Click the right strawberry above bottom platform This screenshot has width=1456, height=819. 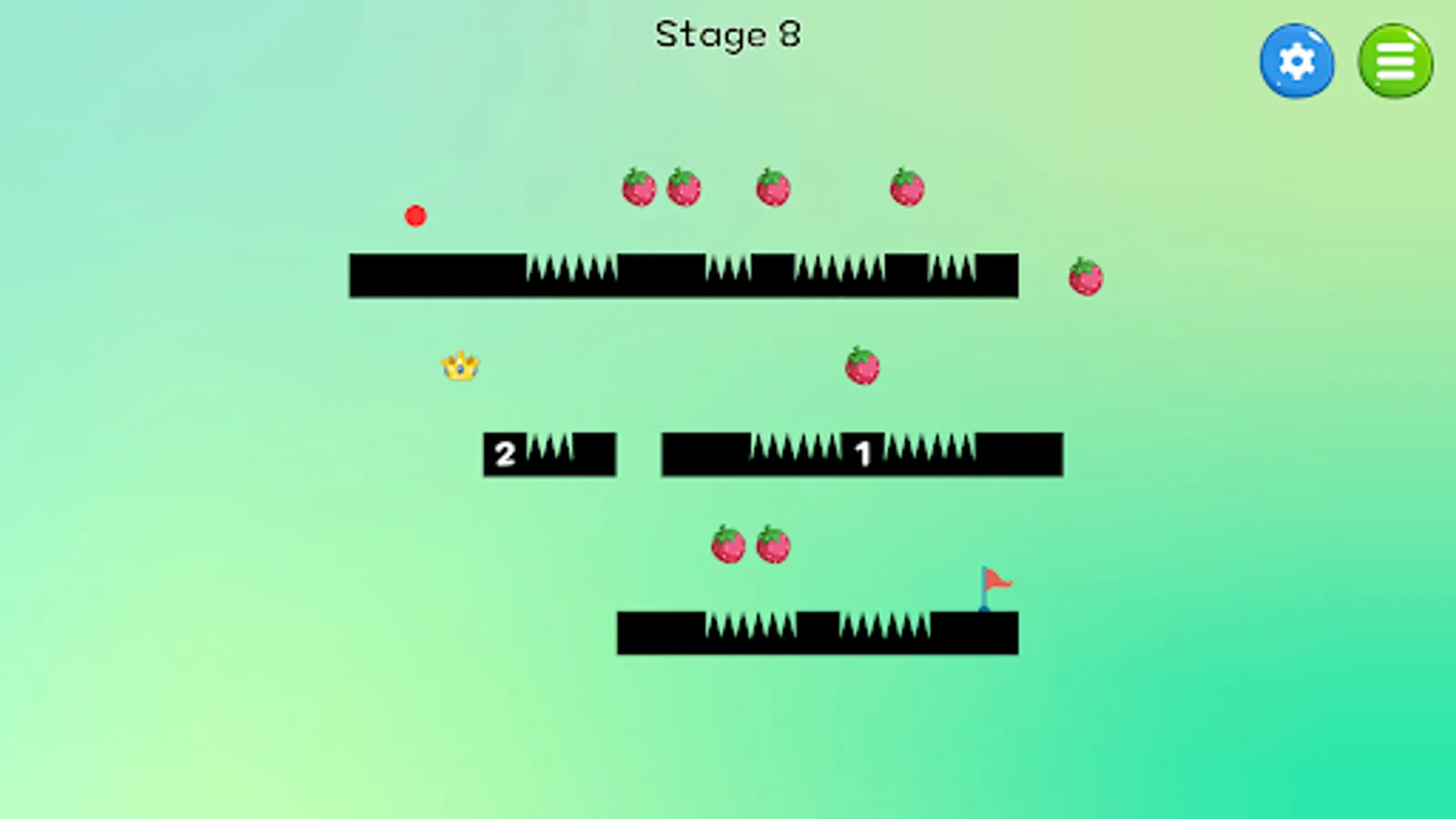[x=773, y=543]
